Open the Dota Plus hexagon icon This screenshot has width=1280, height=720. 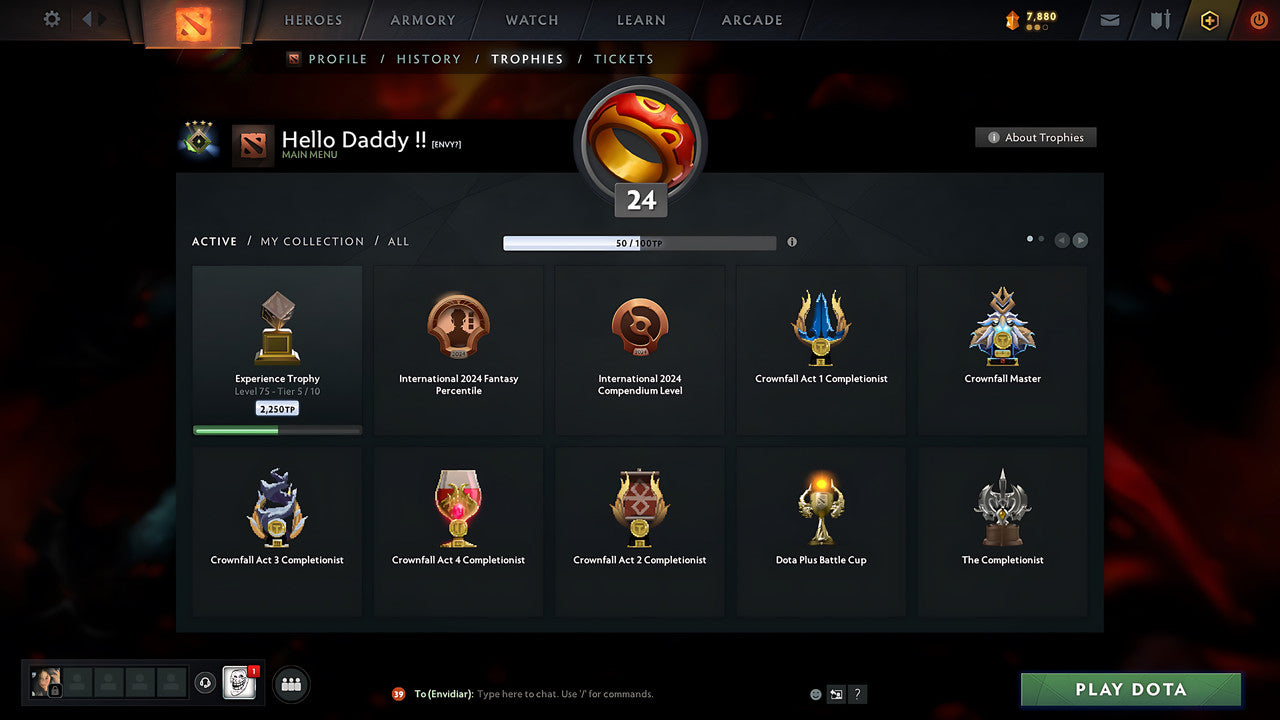[1209, 20]
